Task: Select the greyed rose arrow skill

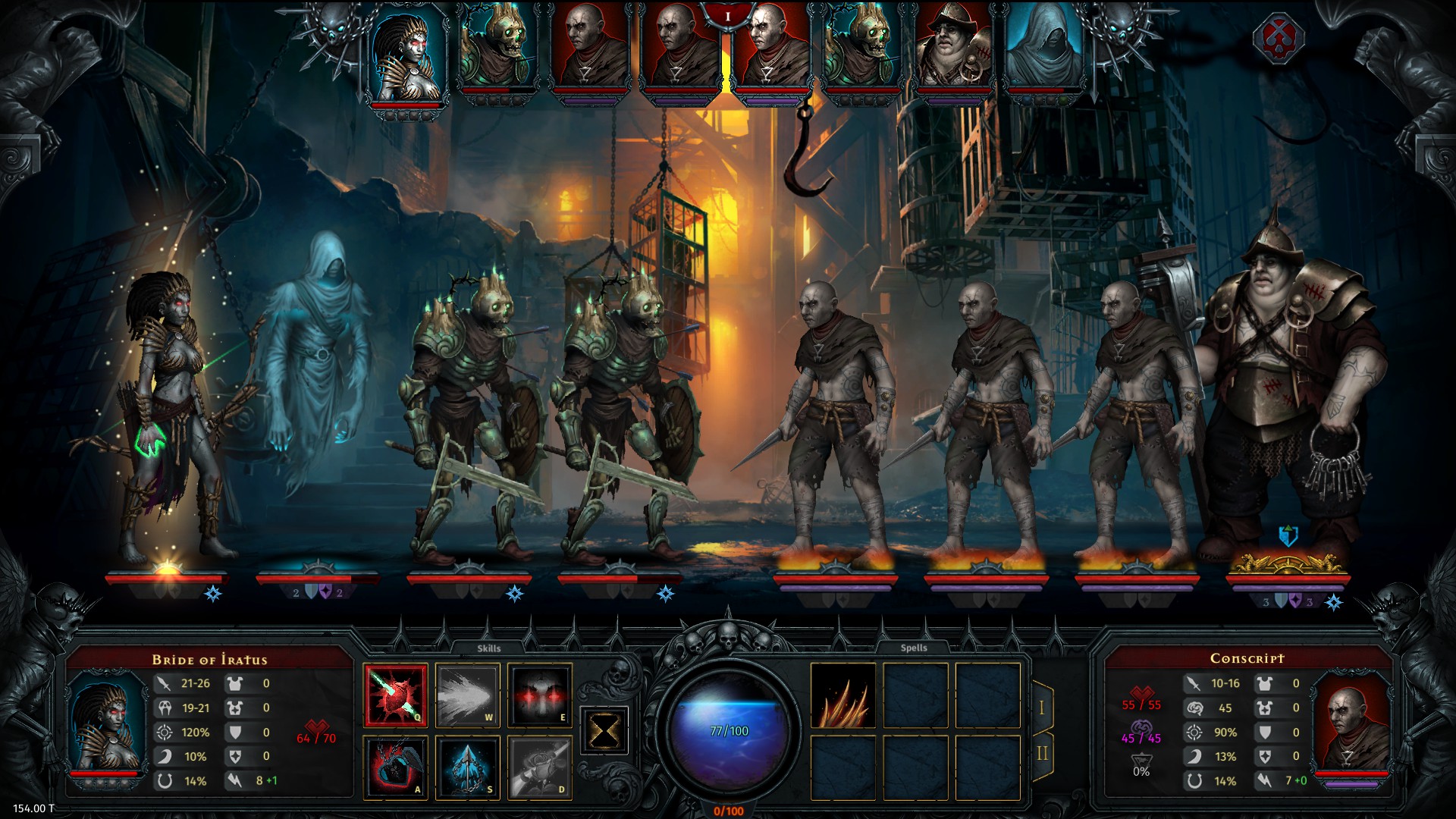Action: (539, 767)
